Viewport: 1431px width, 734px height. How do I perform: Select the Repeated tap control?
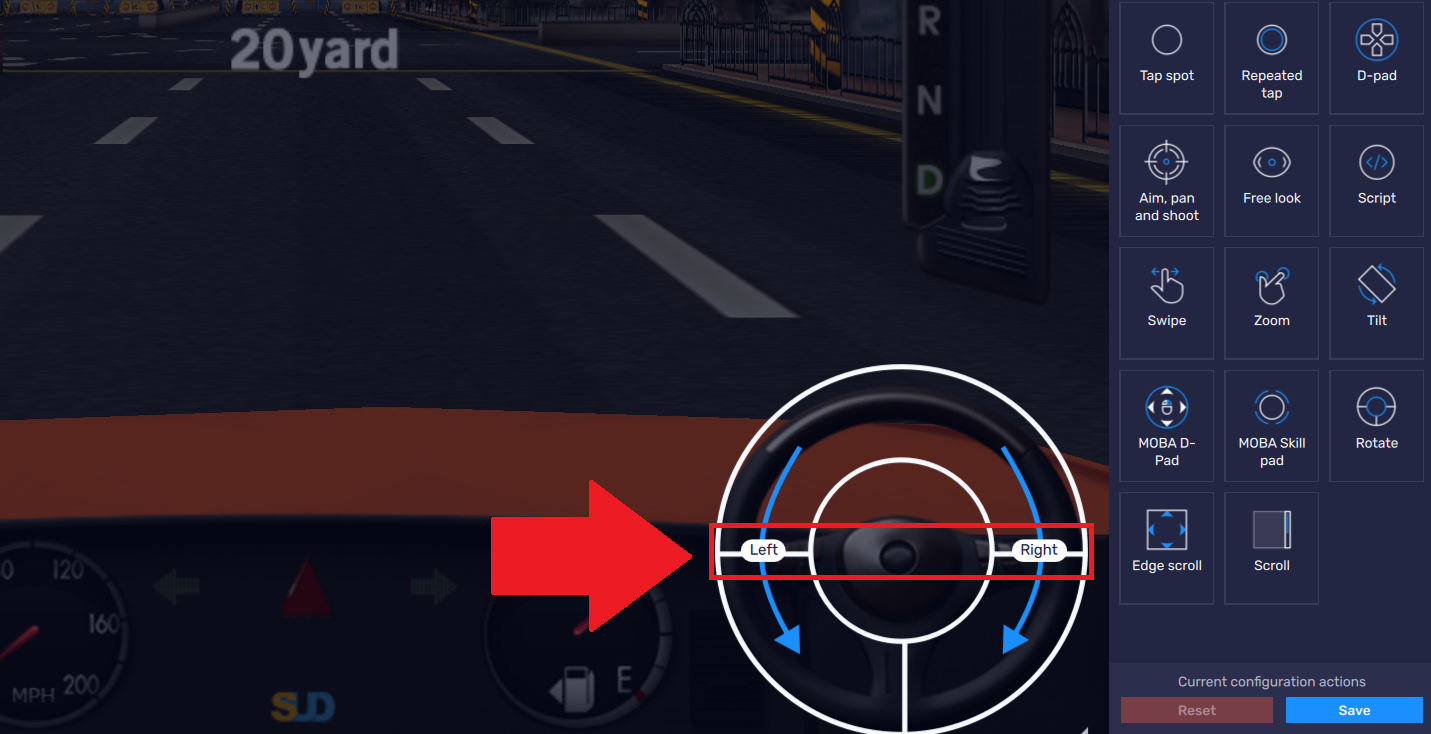coord(1271,58)
